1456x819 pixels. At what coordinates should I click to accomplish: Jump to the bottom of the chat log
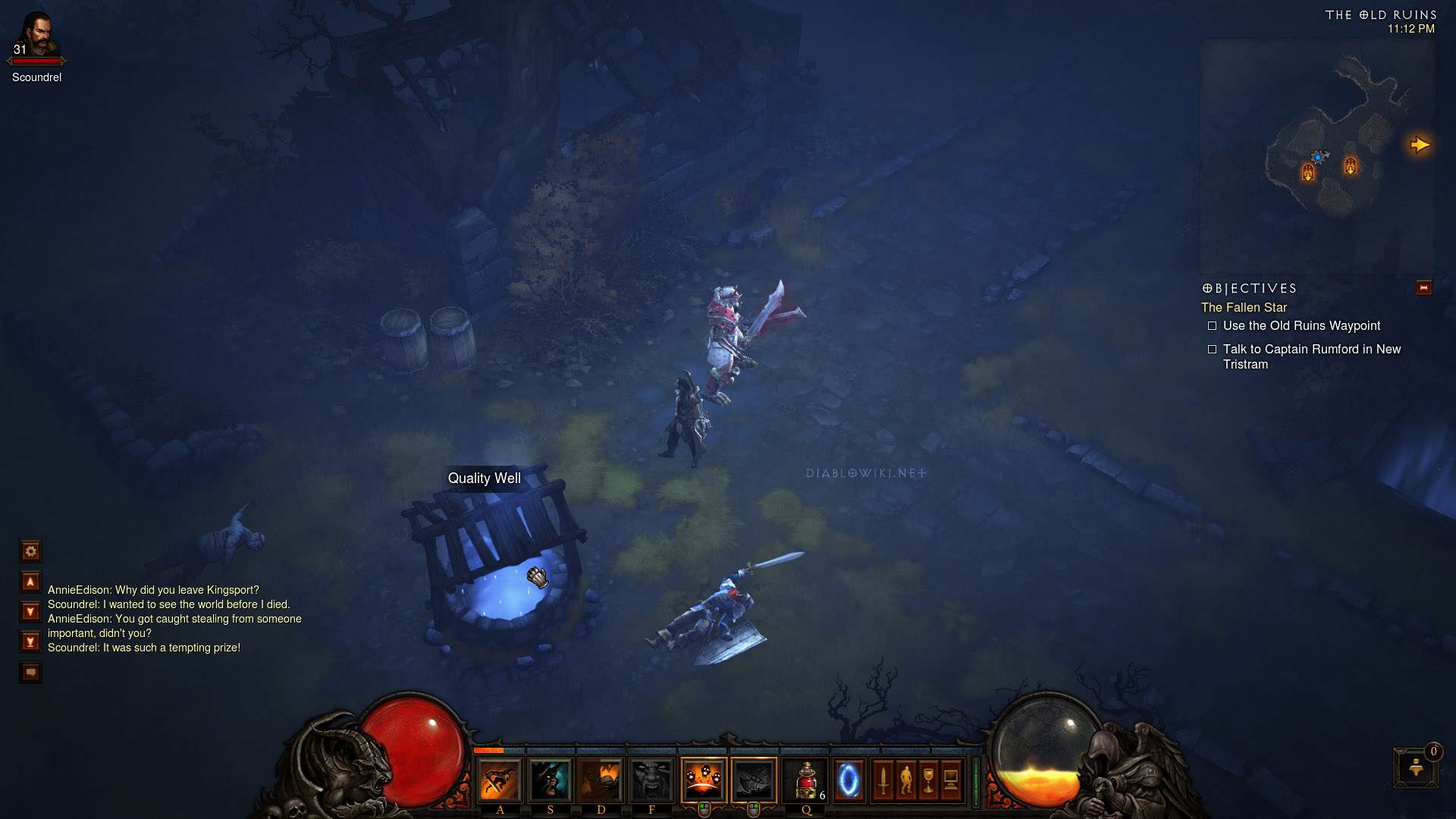click(x=30, y=642)
